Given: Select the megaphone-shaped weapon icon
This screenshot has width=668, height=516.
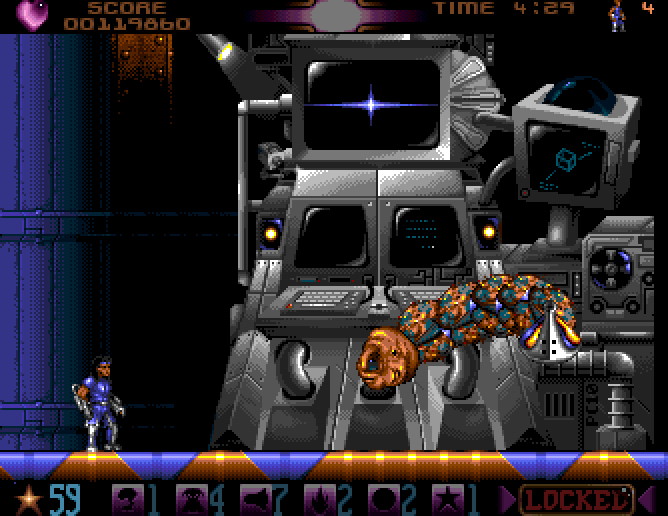Looking at the screenshot, I should pos(254,497).
